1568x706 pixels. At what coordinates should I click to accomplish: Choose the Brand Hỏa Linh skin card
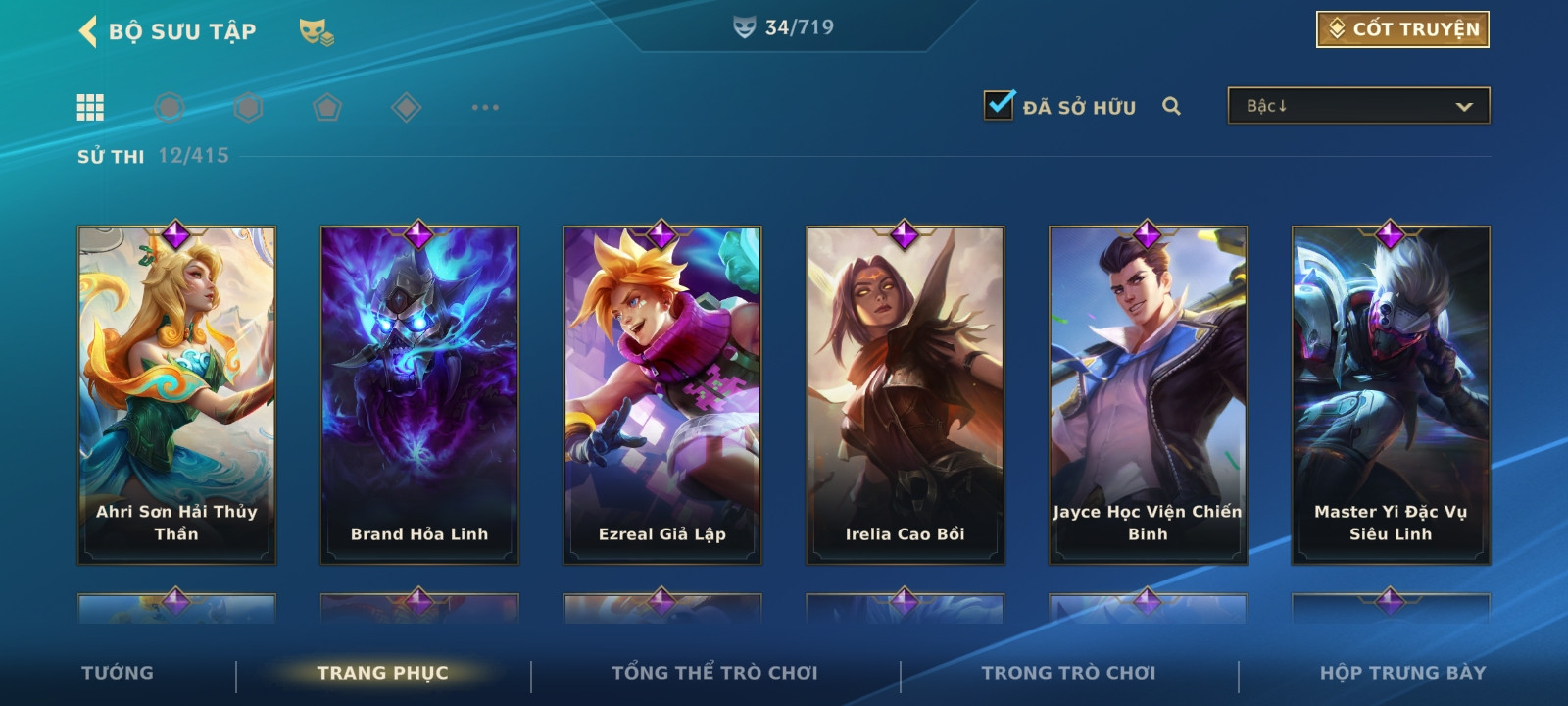pyautogui.click(x=419, y=395)
